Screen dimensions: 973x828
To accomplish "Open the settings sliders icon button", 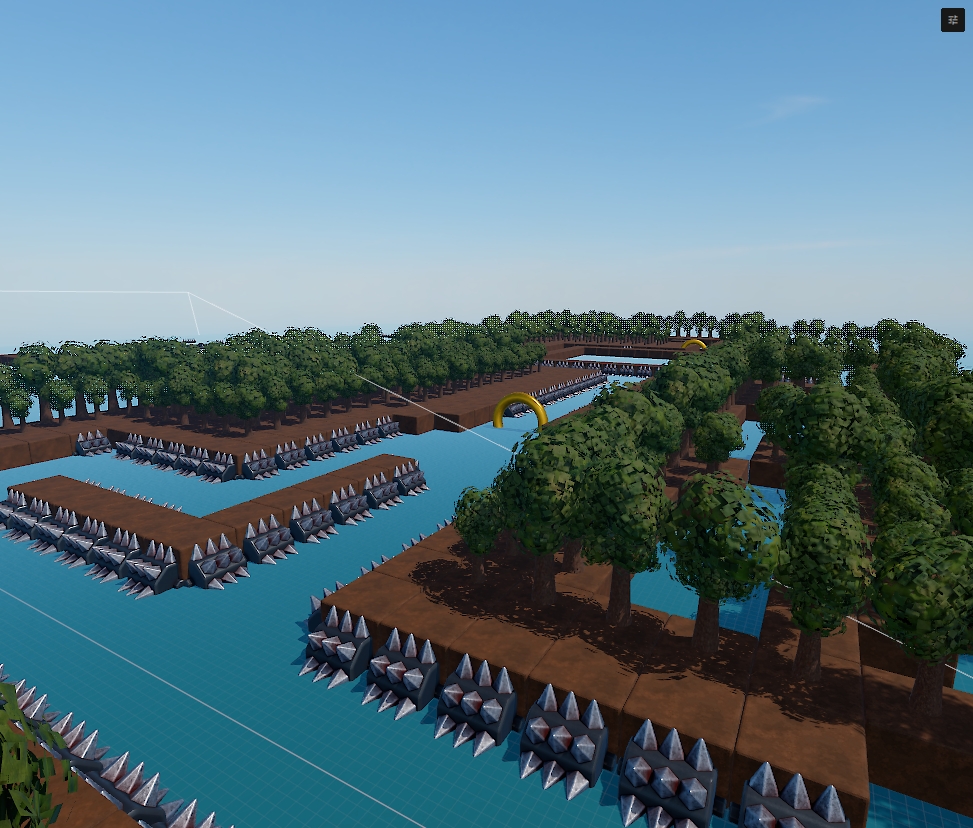I will [952, 20].
